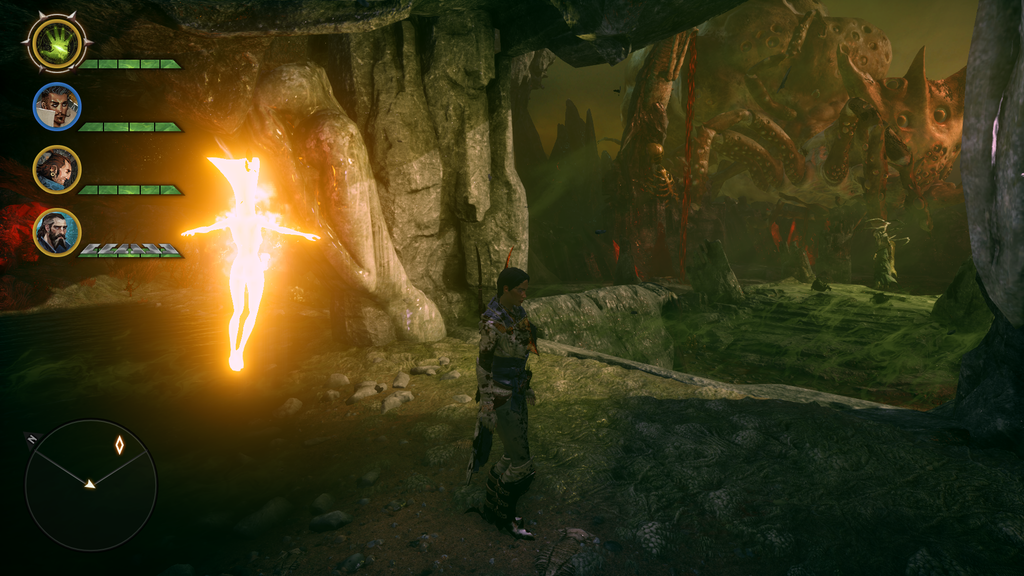Switch to the grey-bearded companion portrait
The width and height of the screenshot is (1024, 576).
coord(56,233)
